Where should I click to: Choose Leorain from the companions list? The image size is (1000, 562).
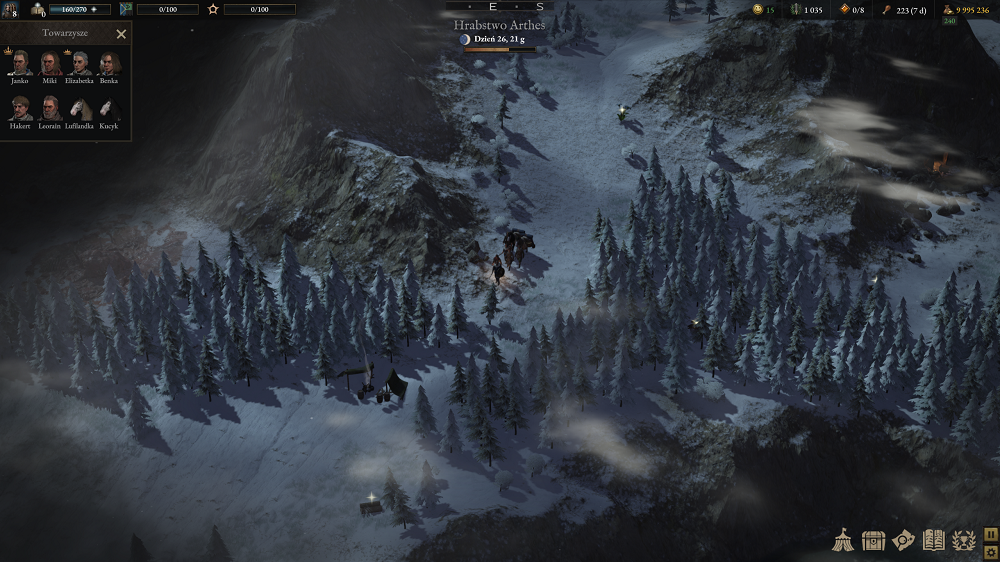(50, 108)
